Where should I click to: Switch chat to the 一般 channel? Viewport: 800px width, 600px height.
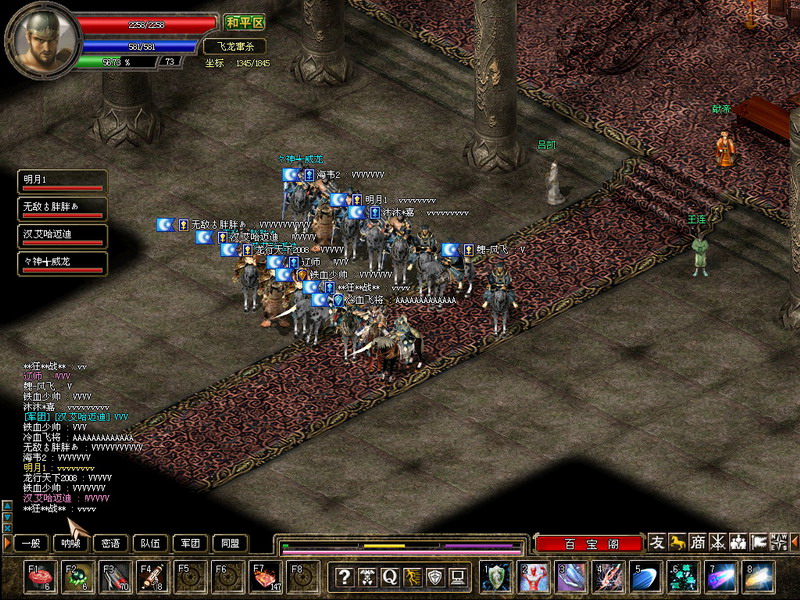33,543
